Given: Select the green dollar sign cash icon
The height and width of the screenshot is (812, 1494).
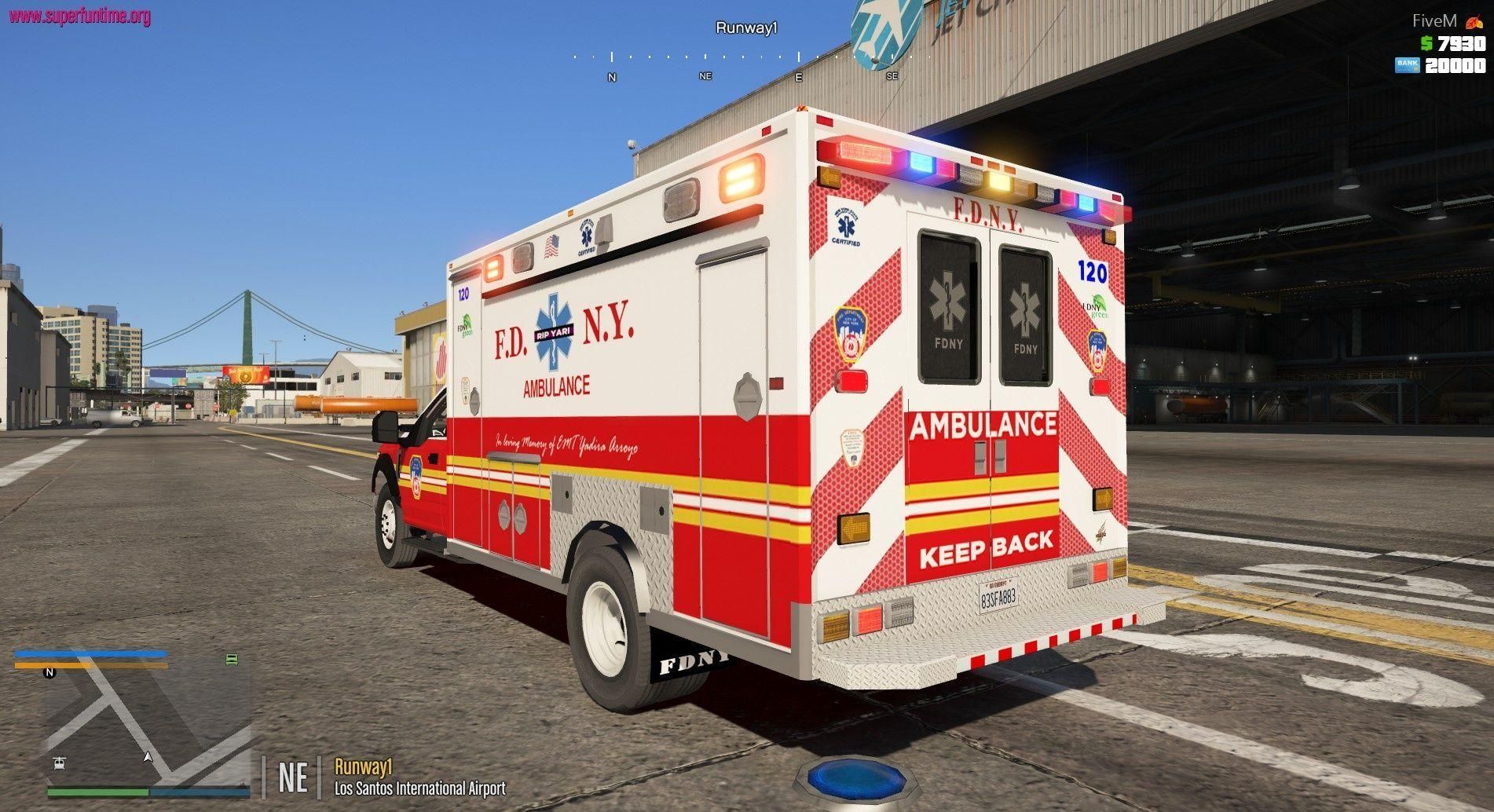Looking at the screenshot, I should click(x=1426, y=43).
